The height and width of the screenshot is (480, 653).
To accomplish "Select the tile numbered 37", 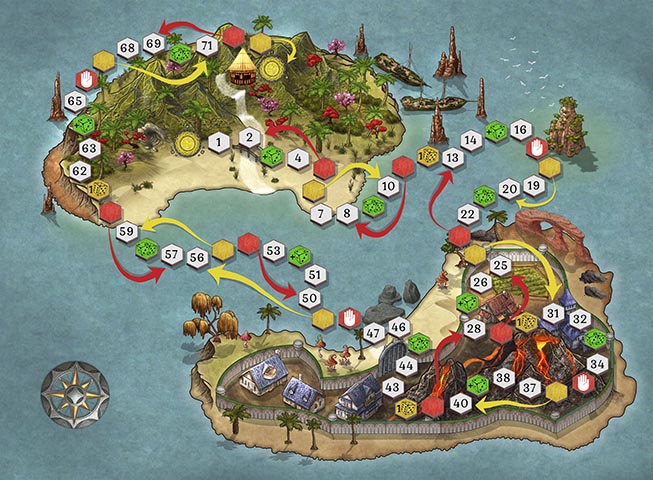I will 530,387.
